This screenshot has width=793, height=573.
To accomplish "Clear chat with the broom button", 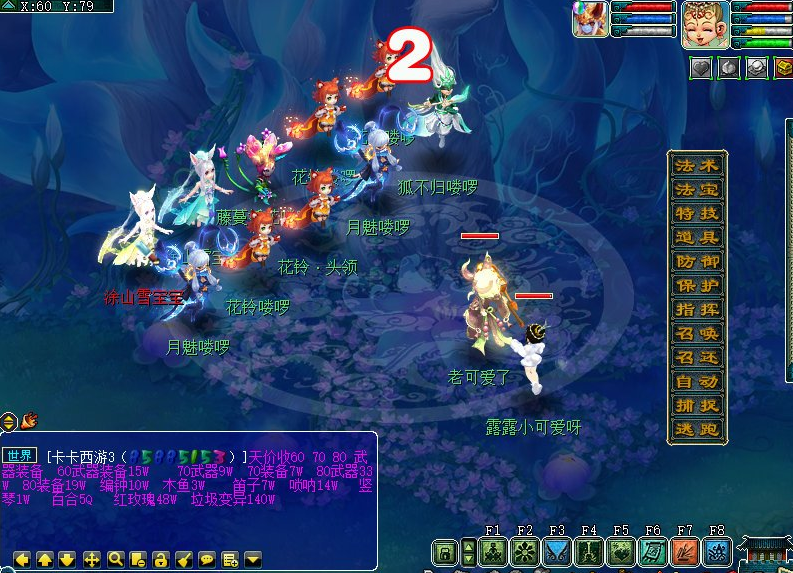I will (x=183, y=560).
